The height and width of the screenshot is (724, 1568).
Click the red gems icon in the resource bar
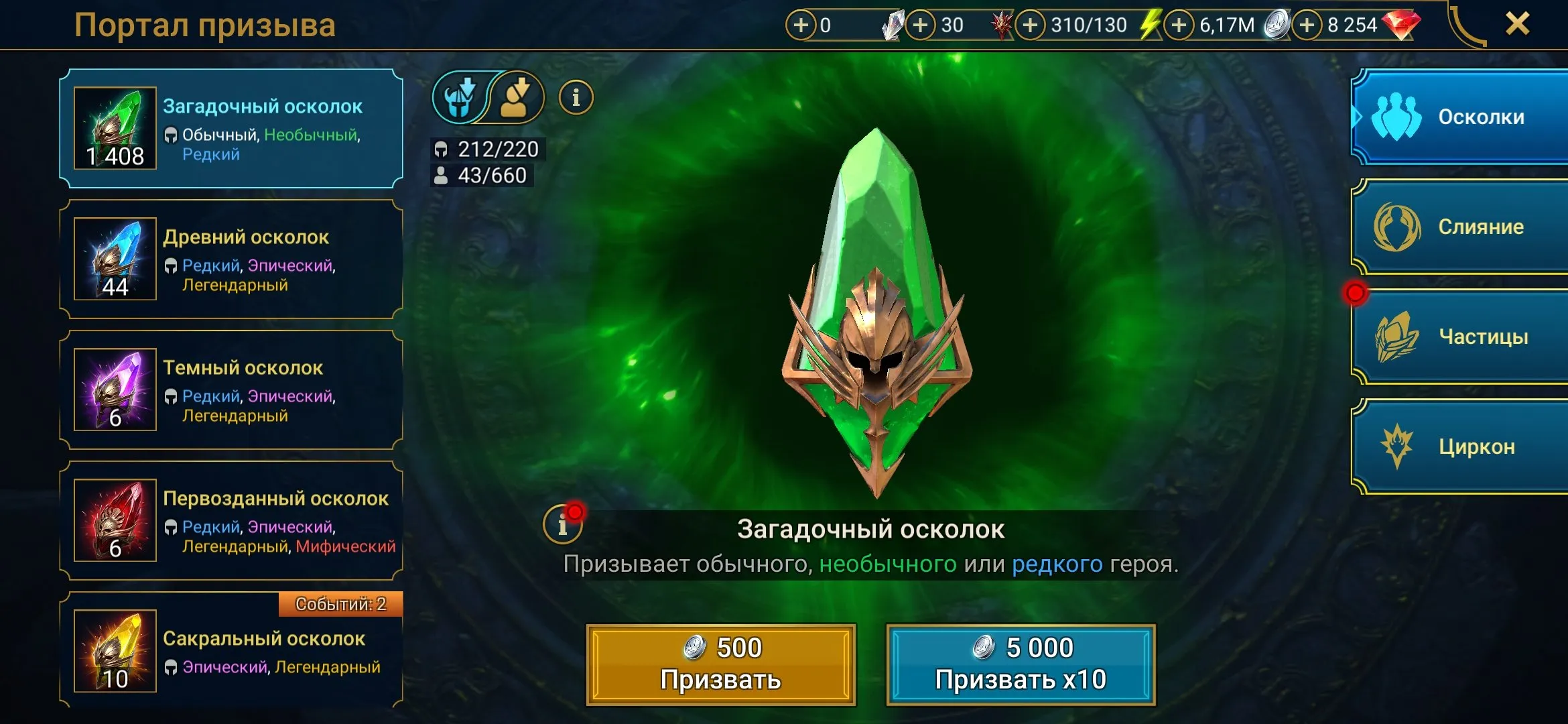coord(1401,25)
